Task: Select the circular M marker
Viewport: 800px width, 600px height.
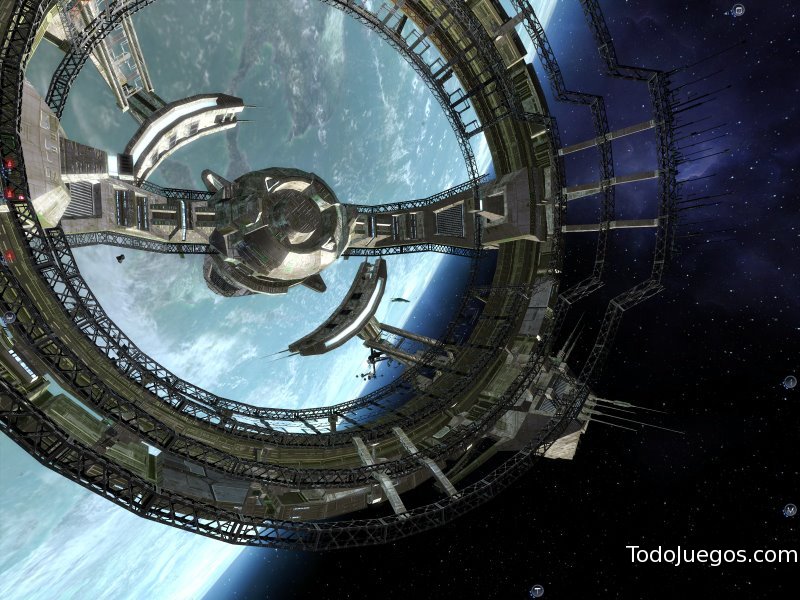Action: [x=789, y=510]
